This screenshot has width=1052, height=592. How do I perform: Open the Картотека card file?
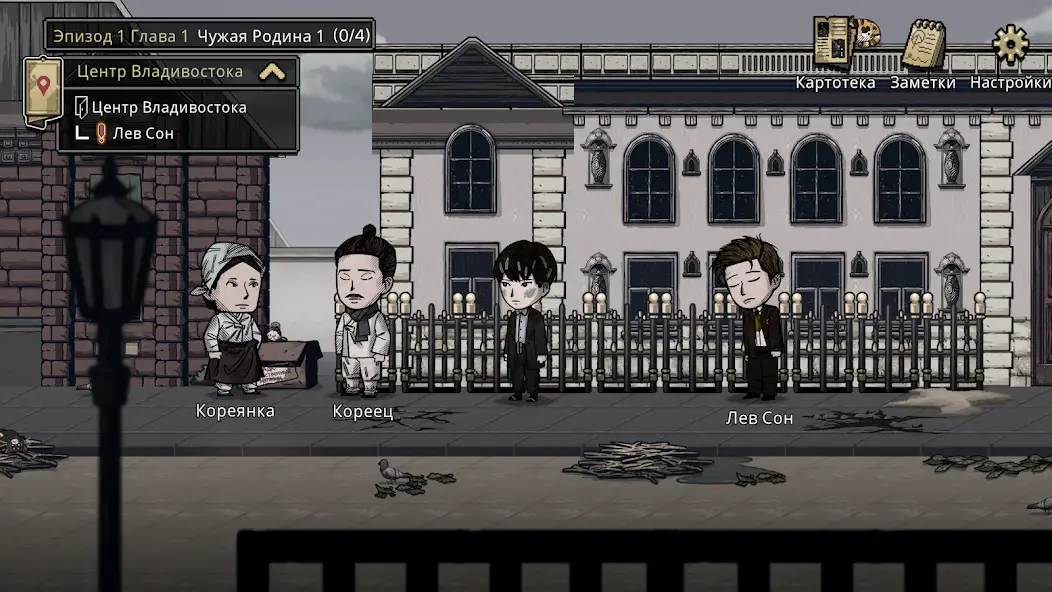(836, 45)
